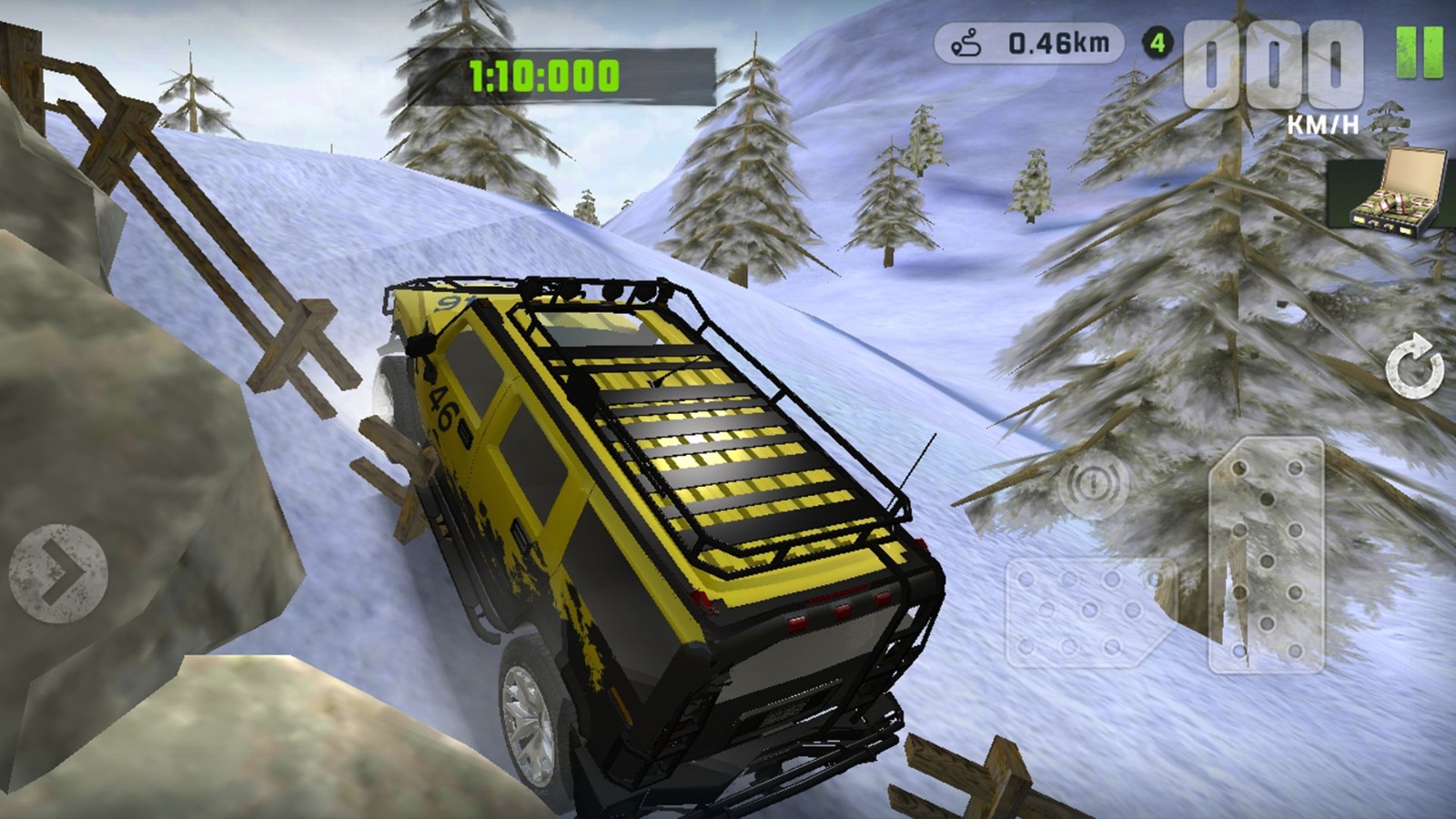Steer using the round arrow button
This screenshot has width=1456, height=819.
pyautogui.click(x=58, y=573)
